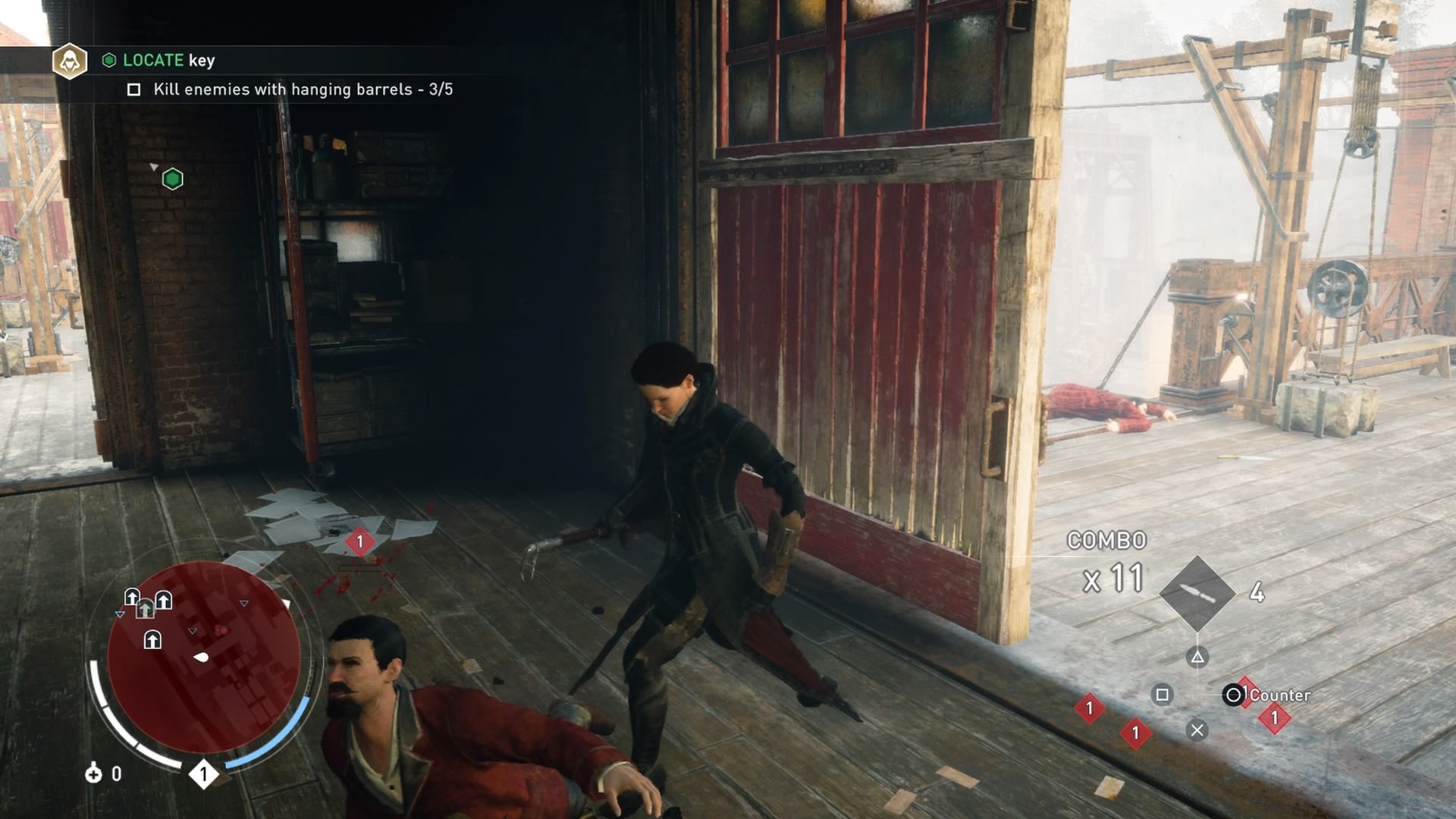
Task: Select the LOCATE key objective
Action: point(168,61)
